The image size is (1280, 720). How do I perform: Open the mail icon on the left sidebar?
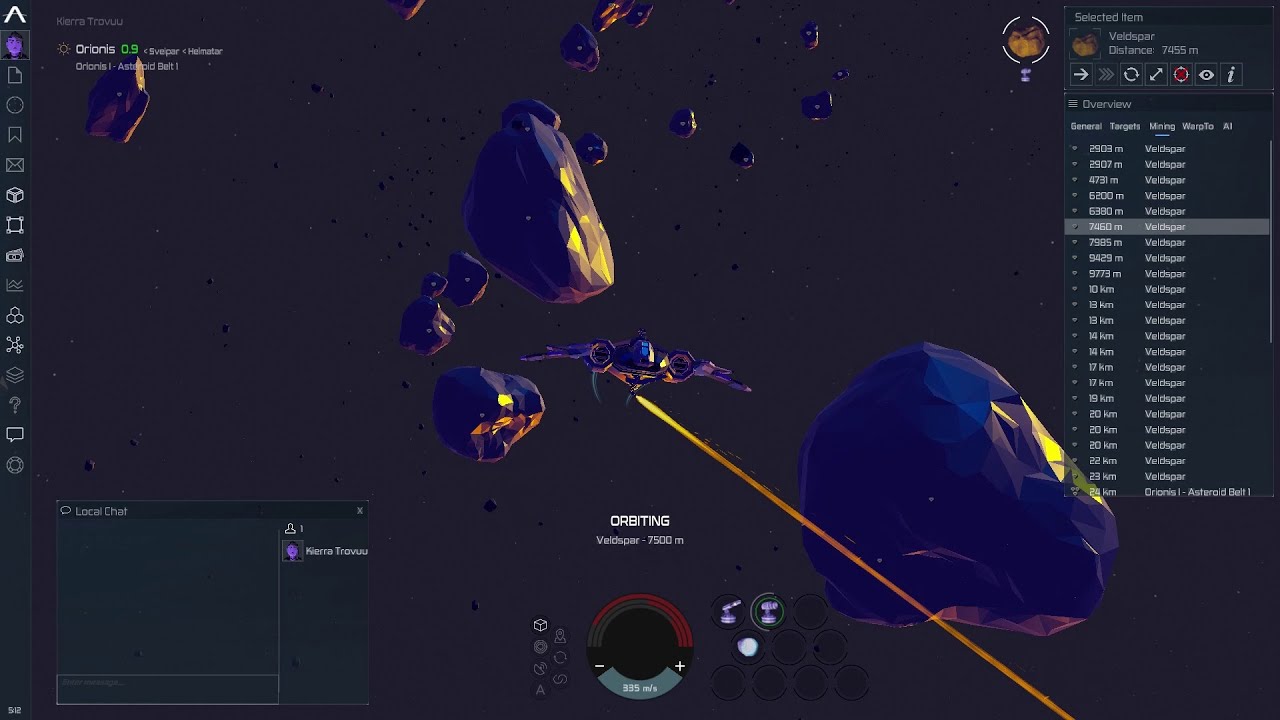[x=14, y=165]
